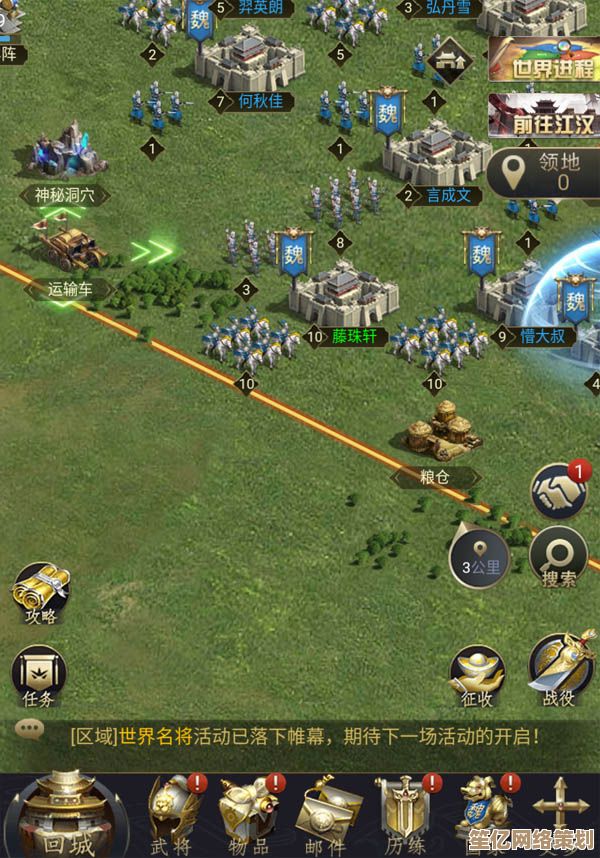Open the 任务 quest list
Viewport: 600px width, 858px height.
(40, 674)
